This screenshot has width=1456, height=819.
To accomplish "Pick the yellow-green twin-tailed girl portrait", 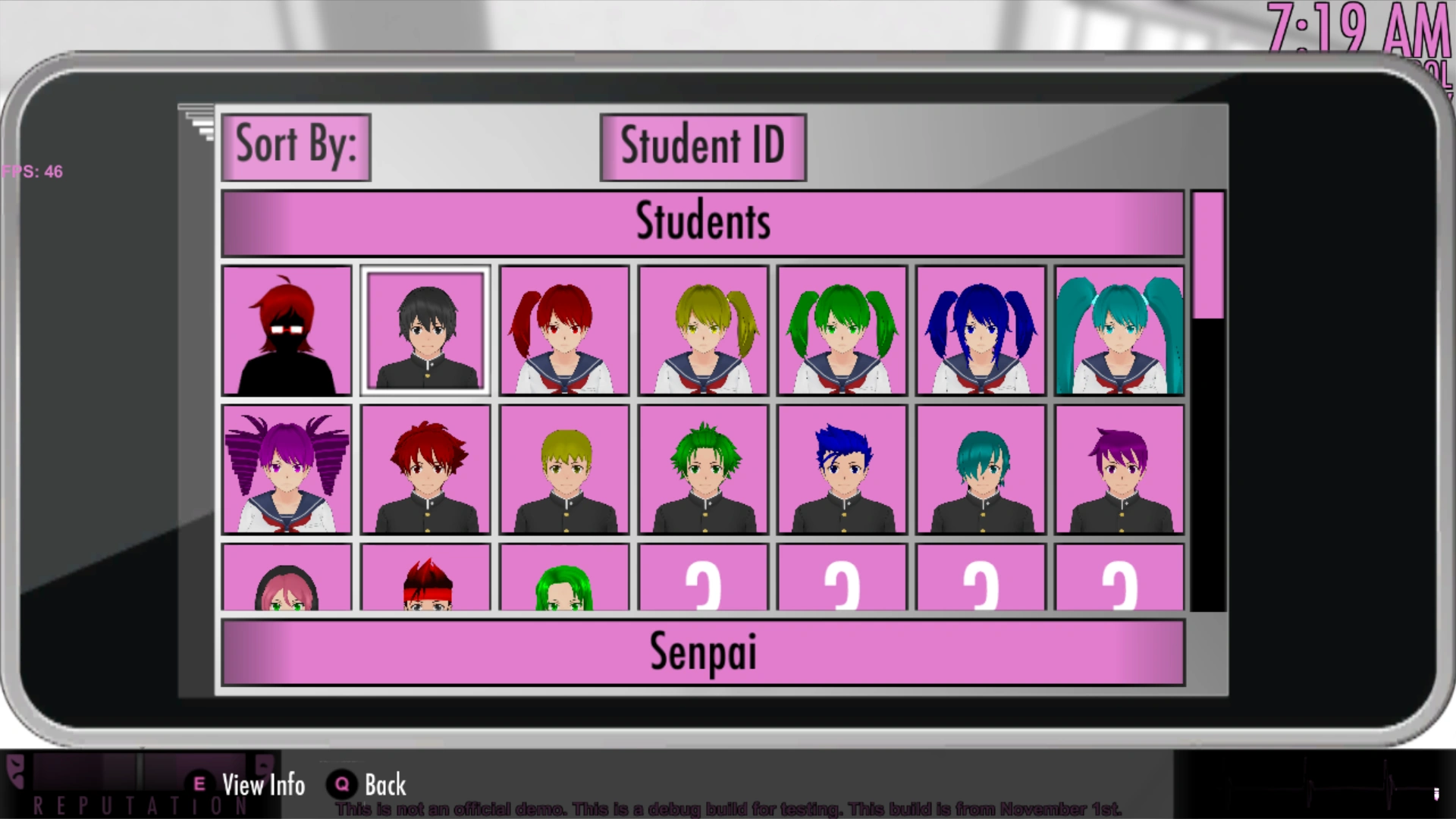I will [x=703, y=330].
